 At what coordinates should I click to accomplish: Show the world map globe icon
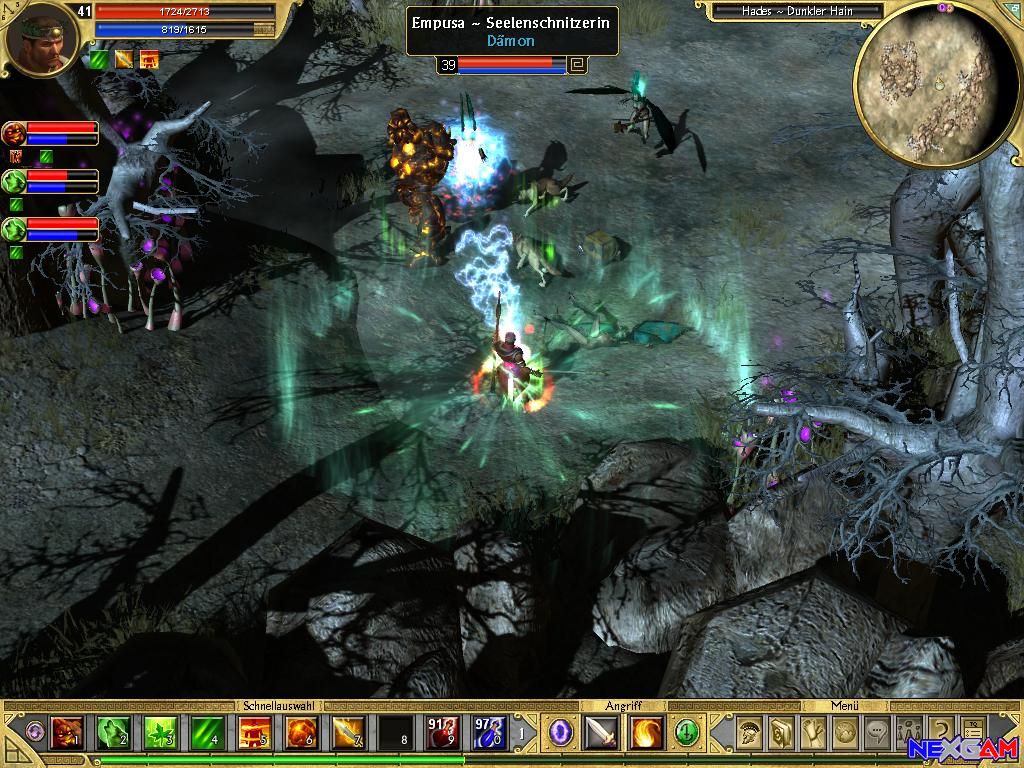[844, 733]
